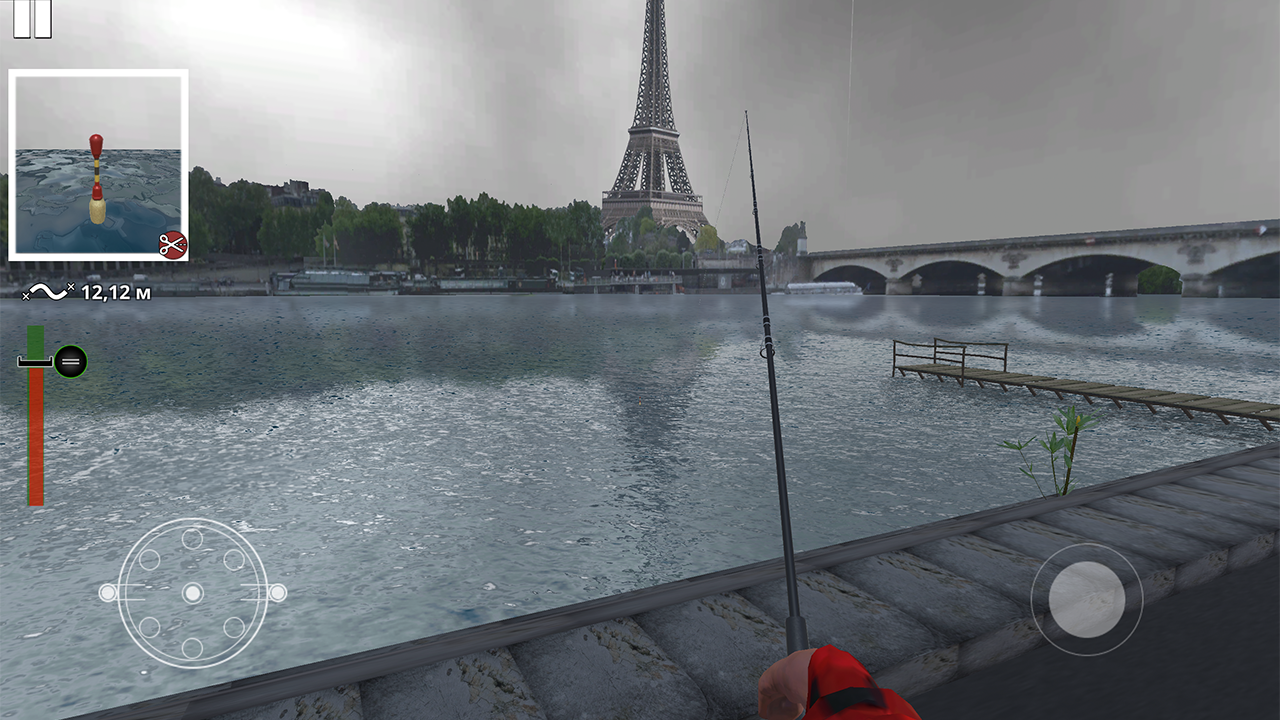Tap the bracket marker atop the tension meter
Viewport: 1280px width, 720px height.
pos(33,361)
